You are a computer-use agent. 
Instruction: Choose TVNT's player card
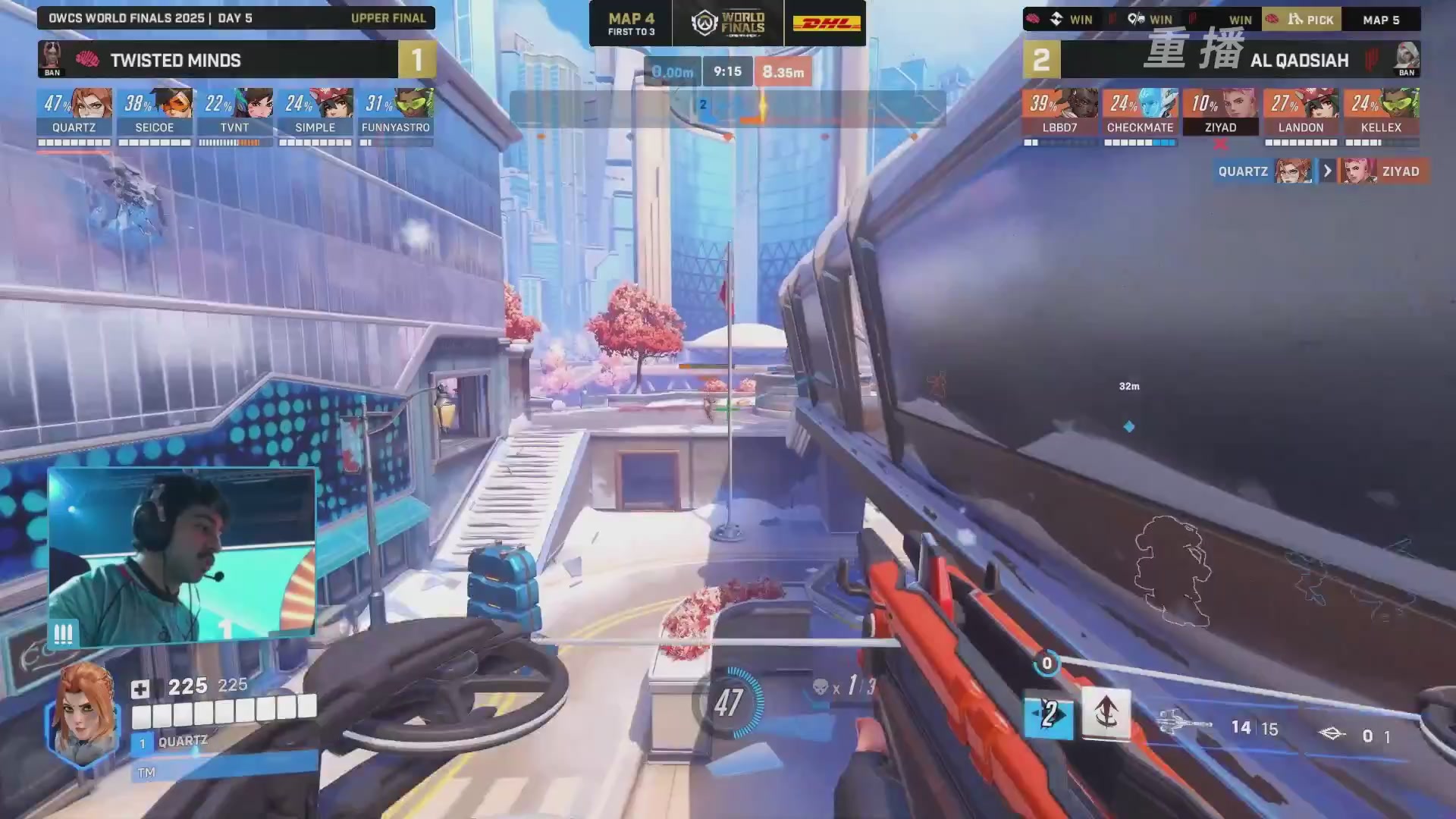coord(235,112)
